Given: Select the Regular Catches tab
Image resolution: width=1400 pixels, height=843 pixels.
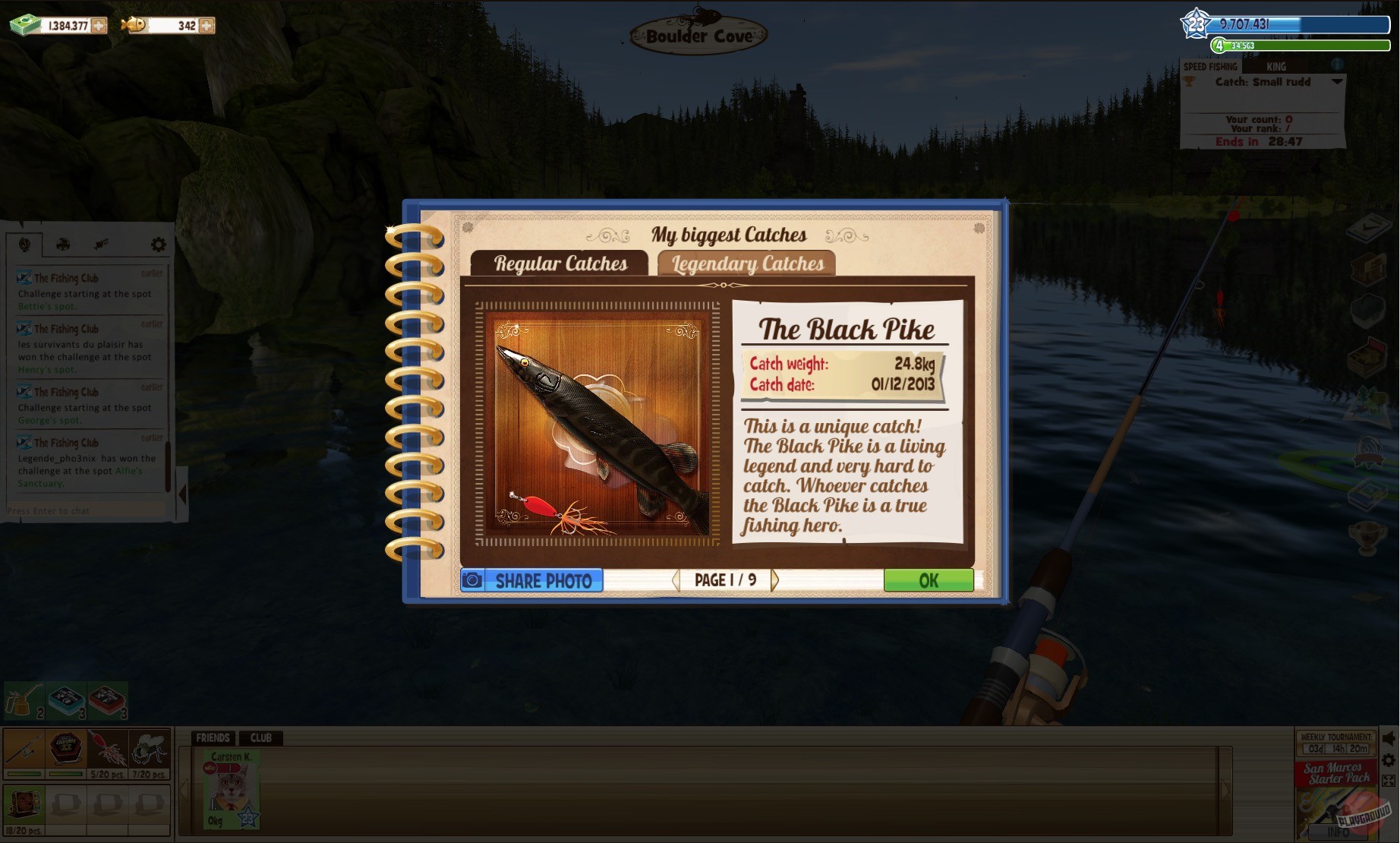Looking at the screenshot, I should 562,264.
